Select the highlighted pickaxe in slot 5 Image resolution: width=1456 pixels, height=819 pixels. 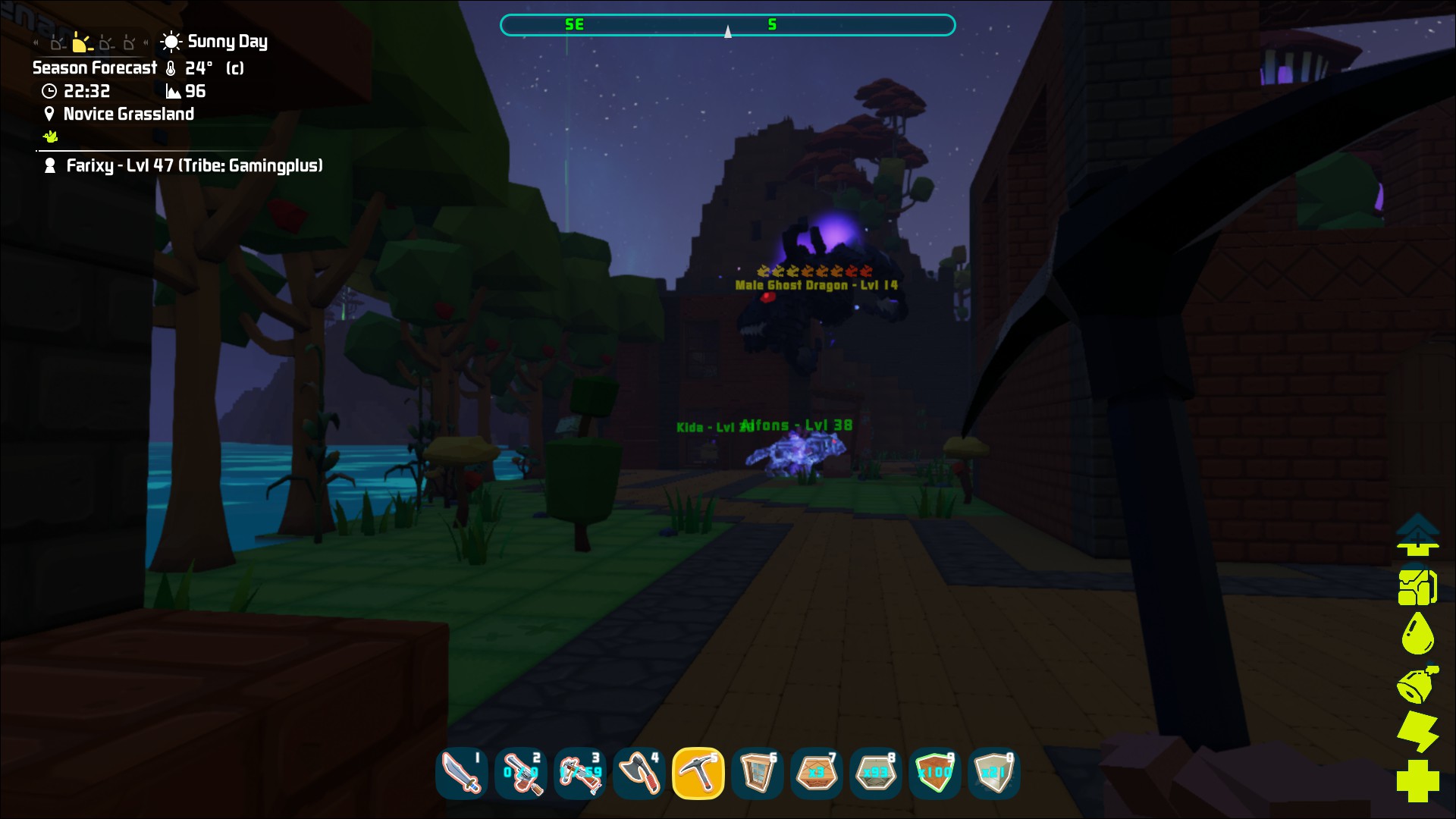[x=699, y=773]
